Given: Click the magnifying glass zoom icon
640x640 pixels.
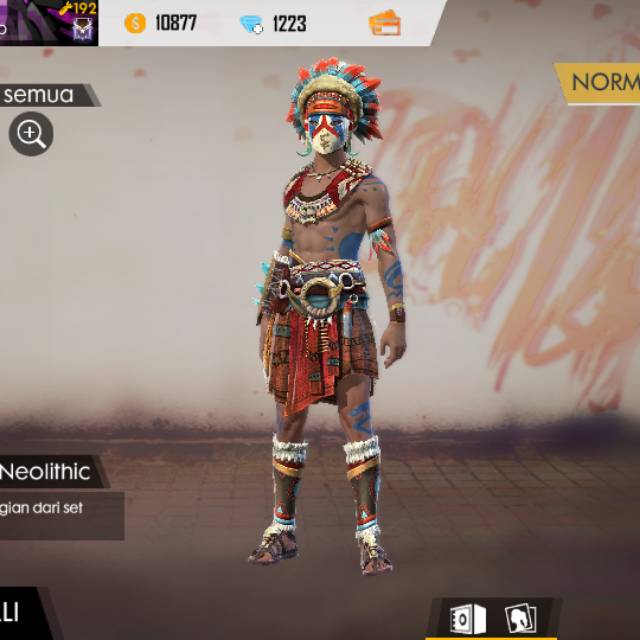Looking at the screenshot, I should [31, 134].
